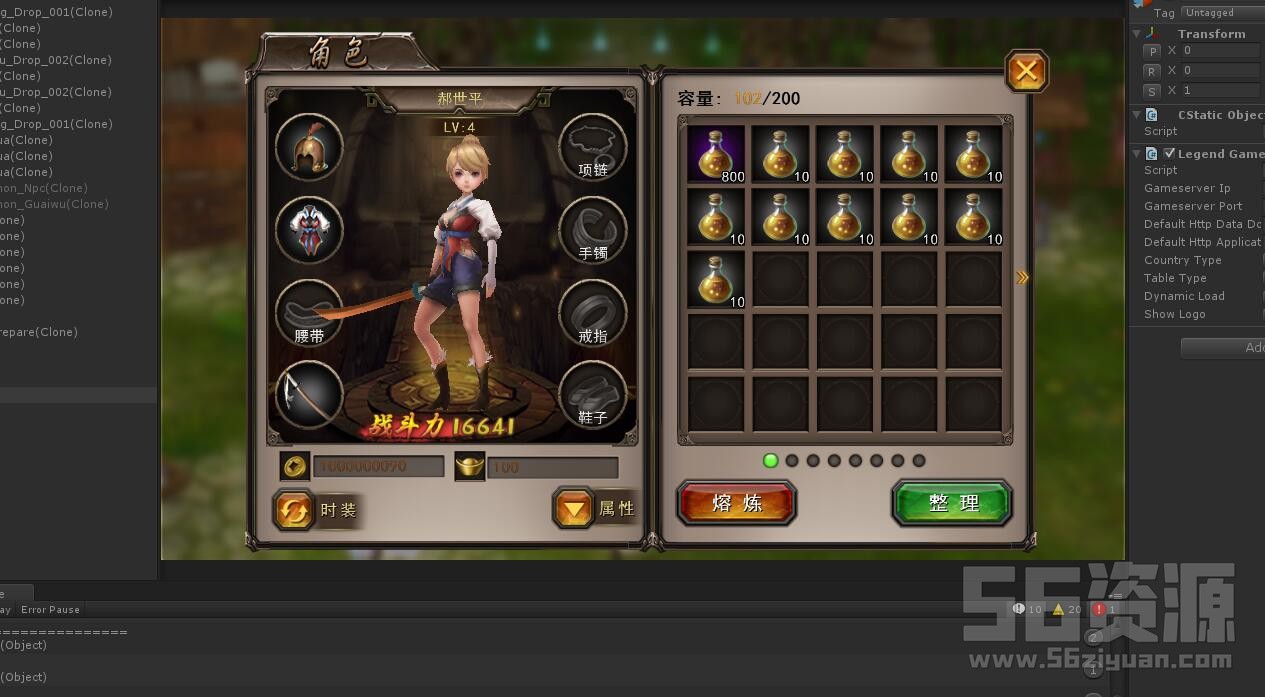
Task: Go to the next inventory page arrow
Action: tap(1022, 278)
